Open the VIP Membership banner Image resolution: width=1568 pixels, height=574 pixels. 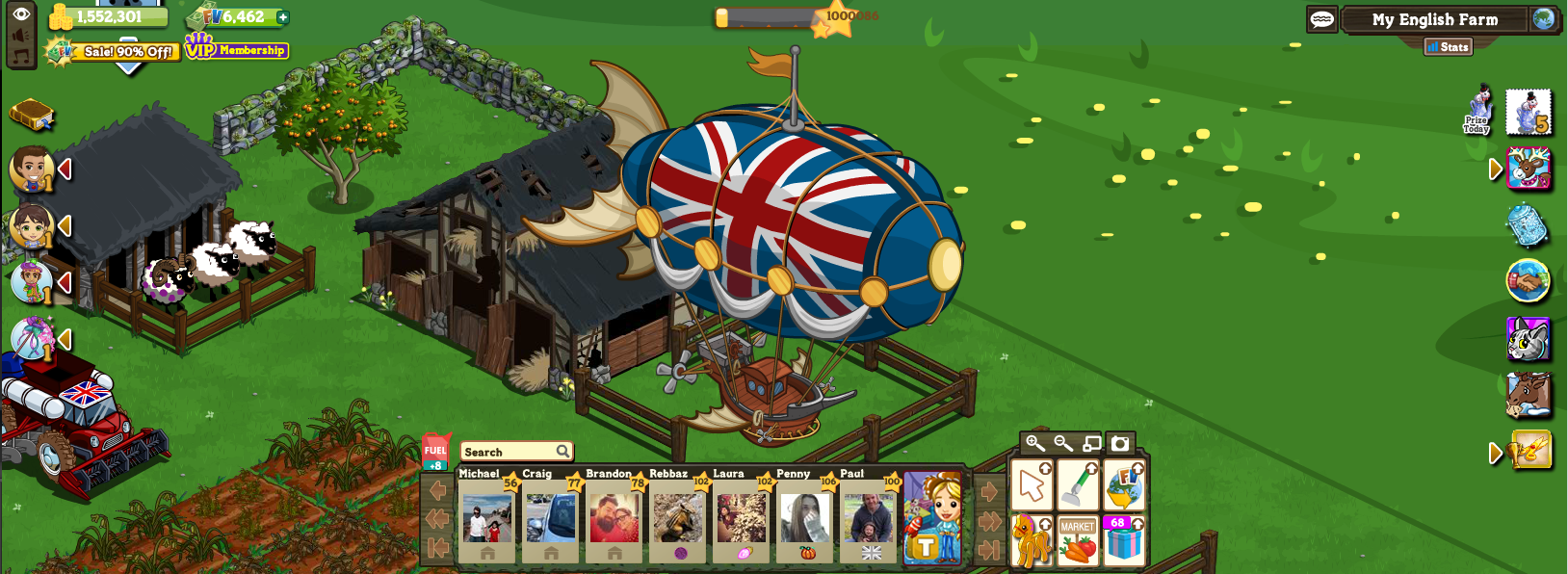(x=237, y=48)
